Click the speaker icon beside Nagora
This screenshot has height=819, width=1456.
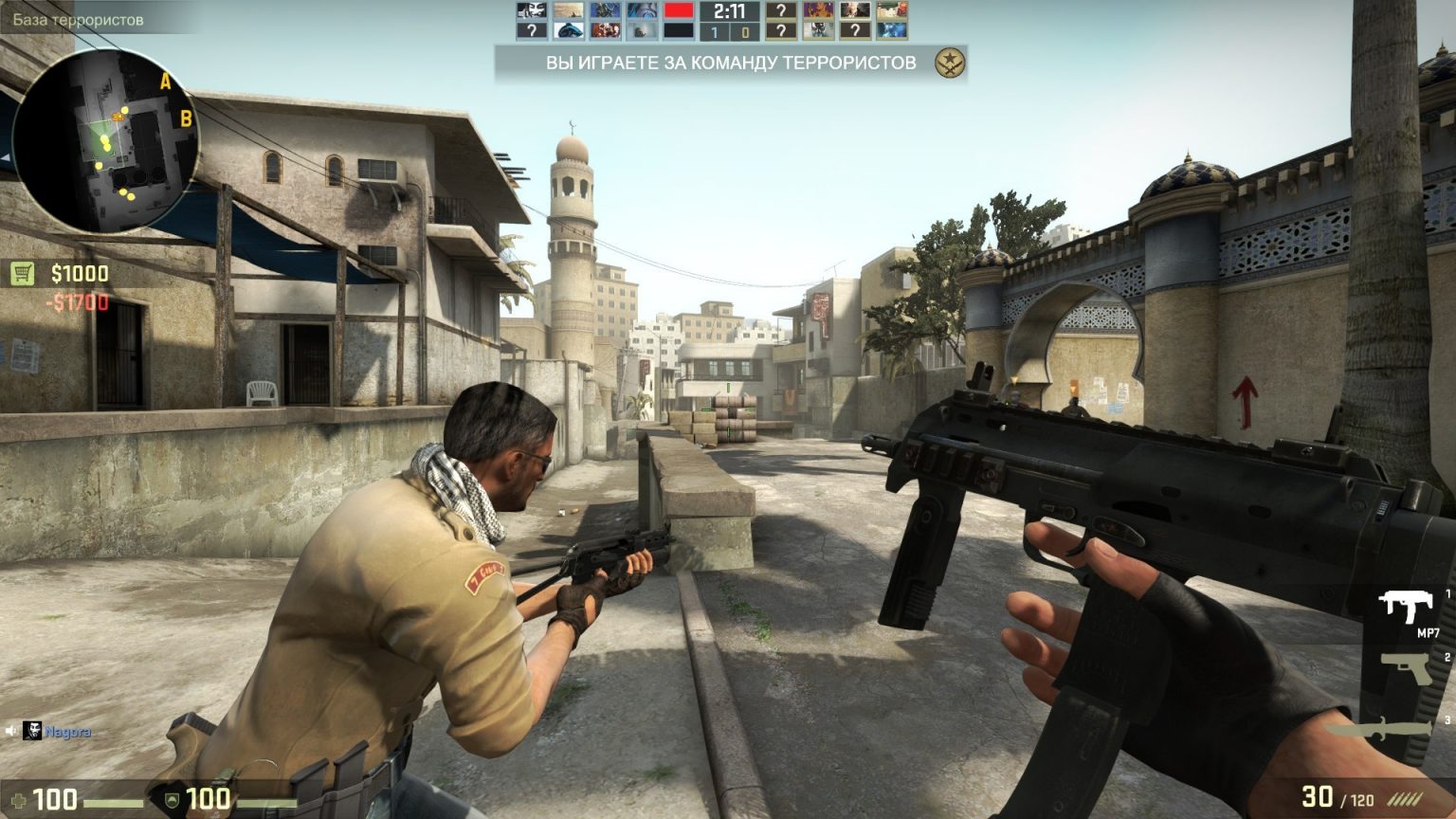(x=10, y=731)
